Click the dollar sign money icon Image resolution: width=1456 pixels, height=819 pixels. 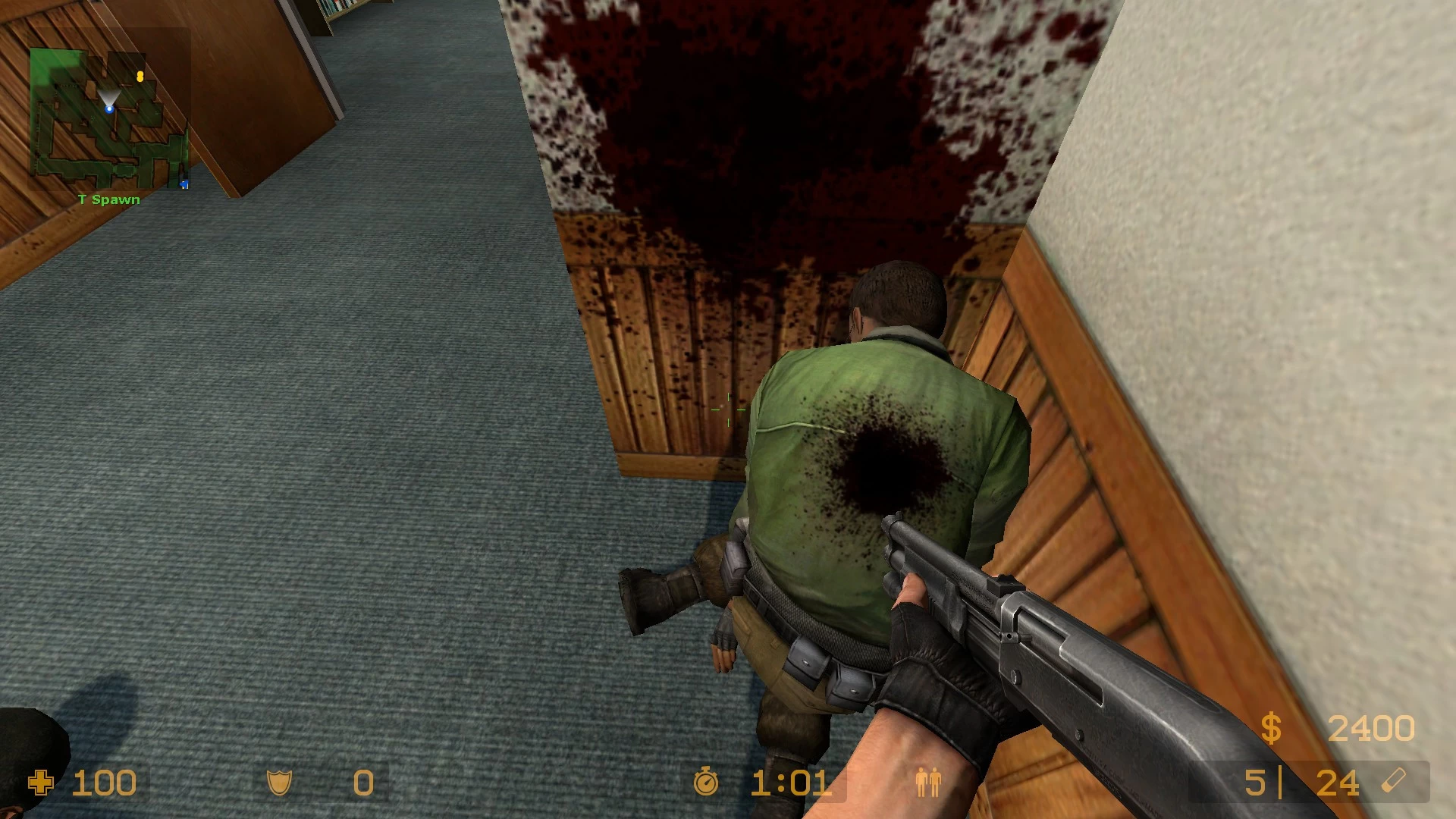click(1272, 726)
